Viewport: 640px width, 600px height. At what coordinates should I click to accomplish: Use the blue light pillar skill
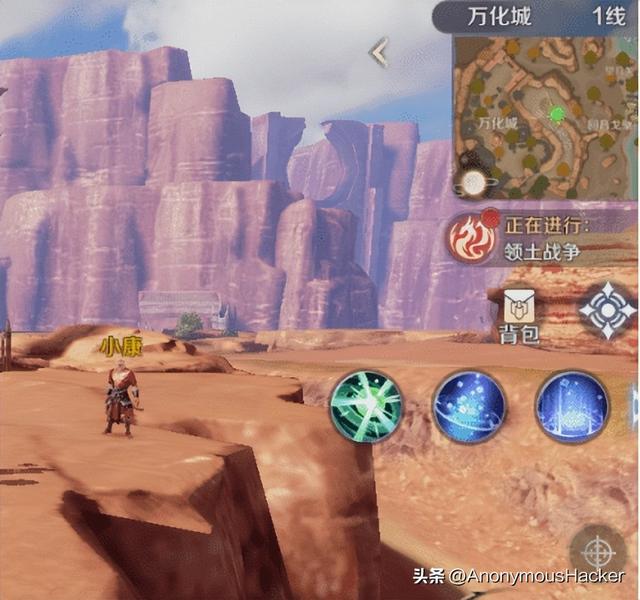coord(572,406)
